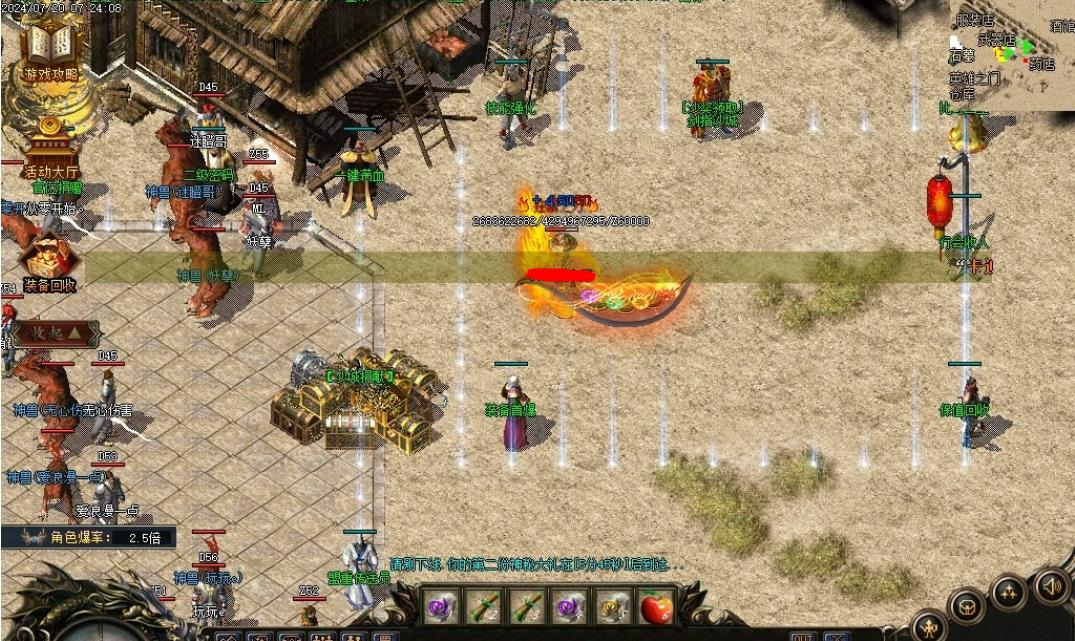Click the round triple-triangle button
The height and width of the screenshot is (641, 1075).
pyautogui.click(x=1008, y=592)
